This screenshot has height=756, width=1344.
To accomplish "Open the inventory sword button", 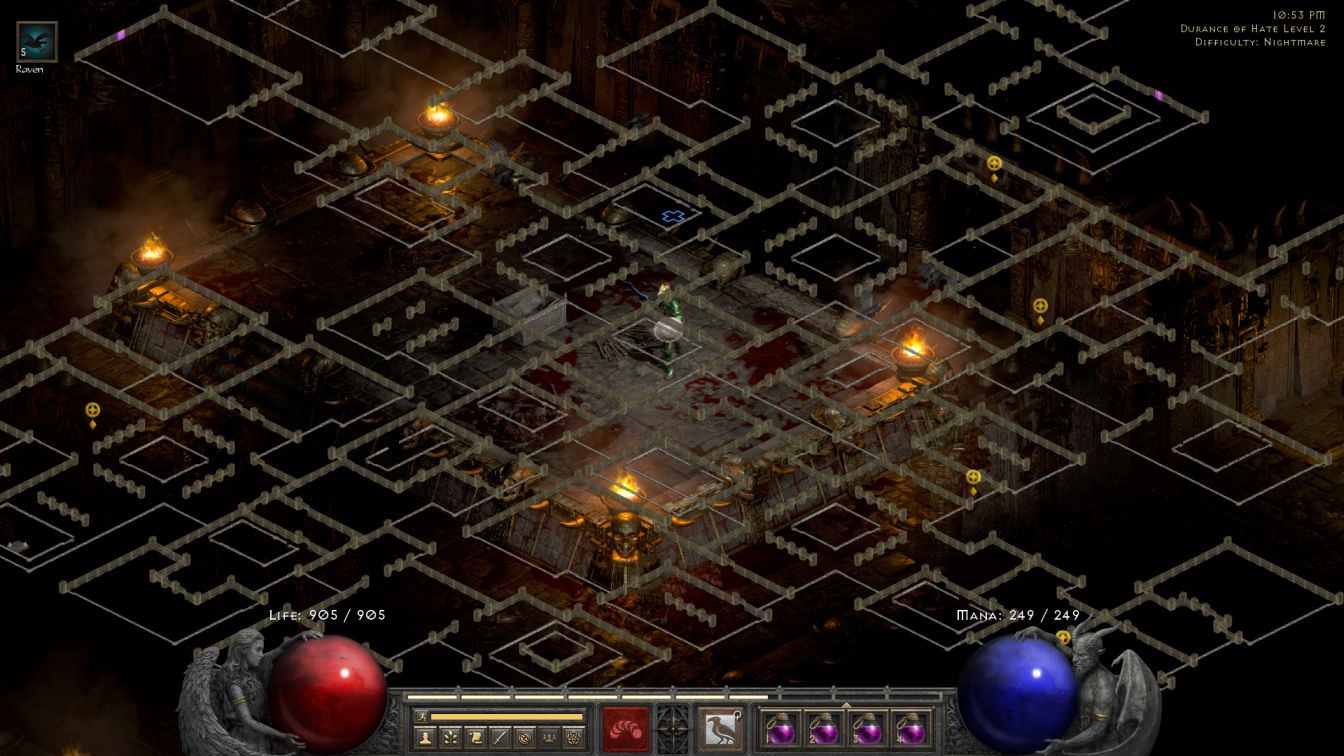I will (499, 737).
